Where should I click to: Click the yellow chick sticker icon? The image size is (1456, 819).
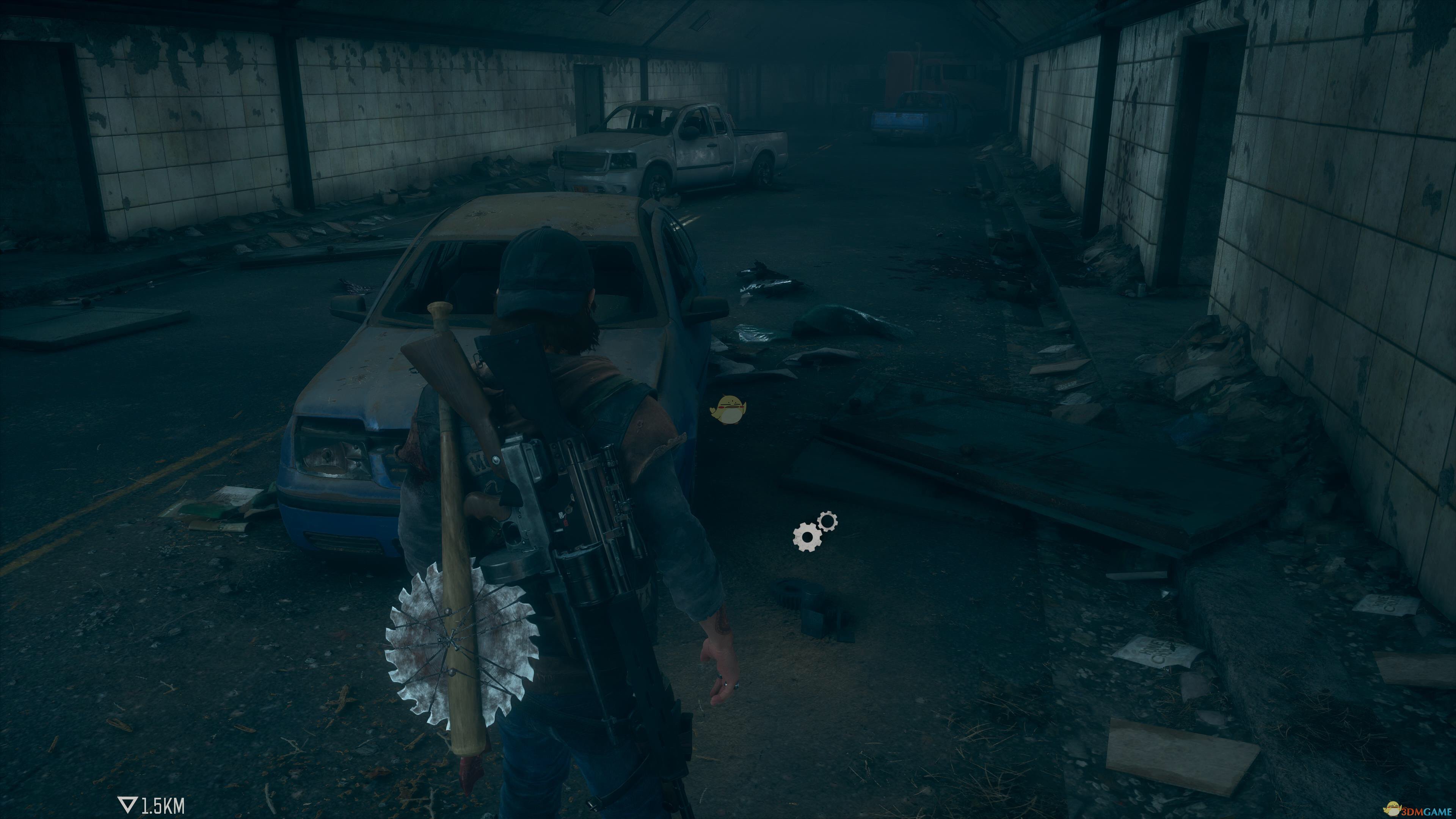click(728, 409)
